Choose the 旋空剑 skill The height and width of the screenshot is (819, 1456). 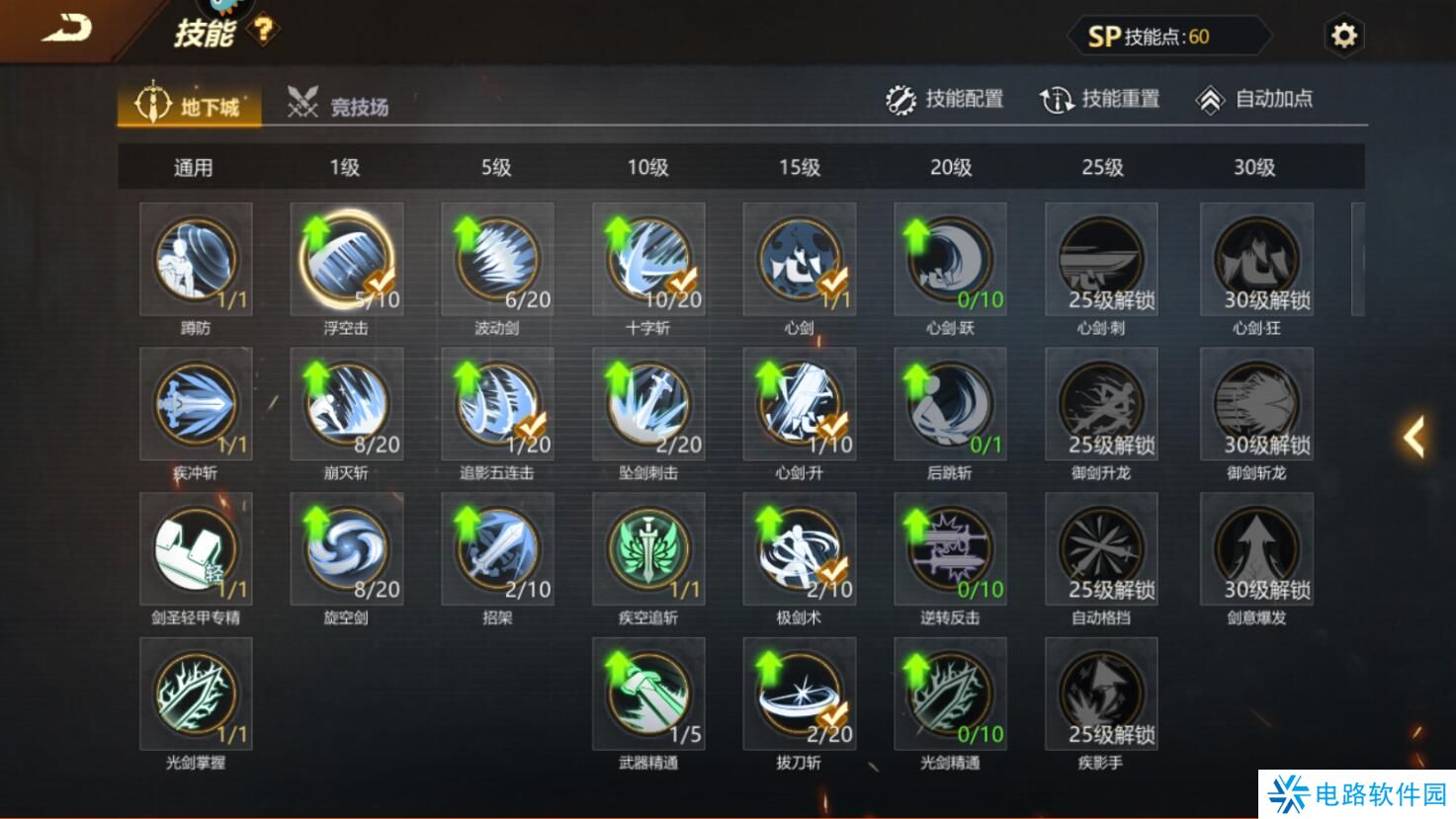pyautogui.click(x=347, y=549)
